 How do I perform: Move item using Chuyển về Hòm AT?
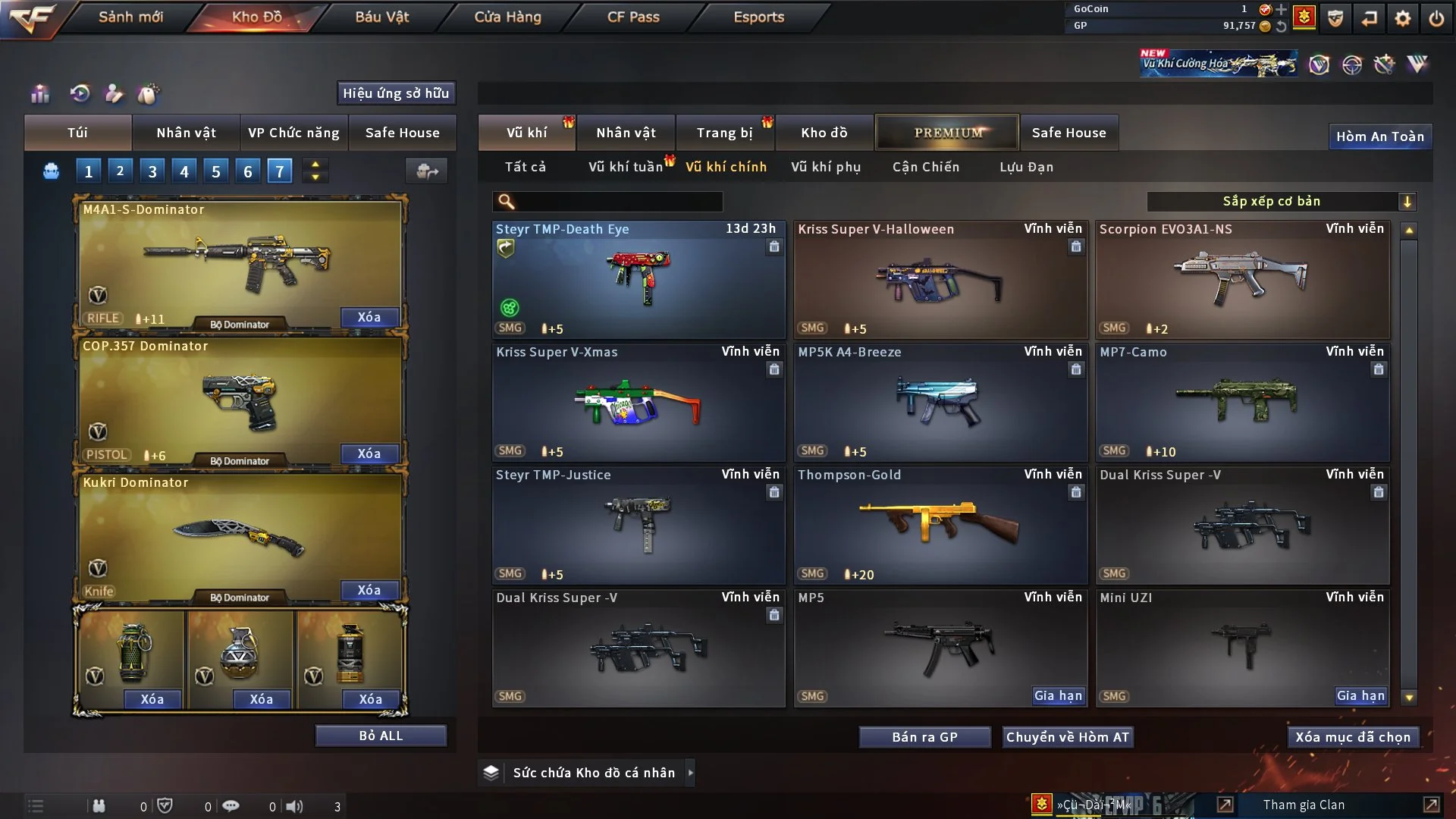click(x=1068, y=737)
